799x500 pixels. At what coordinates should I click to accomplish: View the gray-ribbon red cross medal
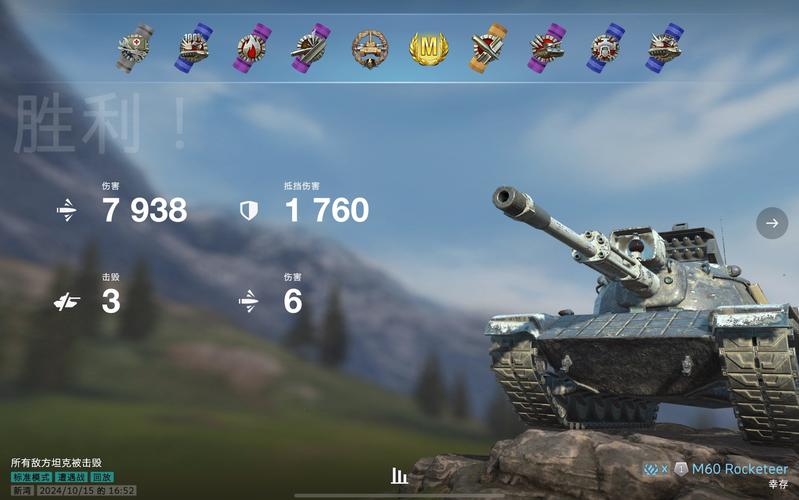(x=135, y=47)
